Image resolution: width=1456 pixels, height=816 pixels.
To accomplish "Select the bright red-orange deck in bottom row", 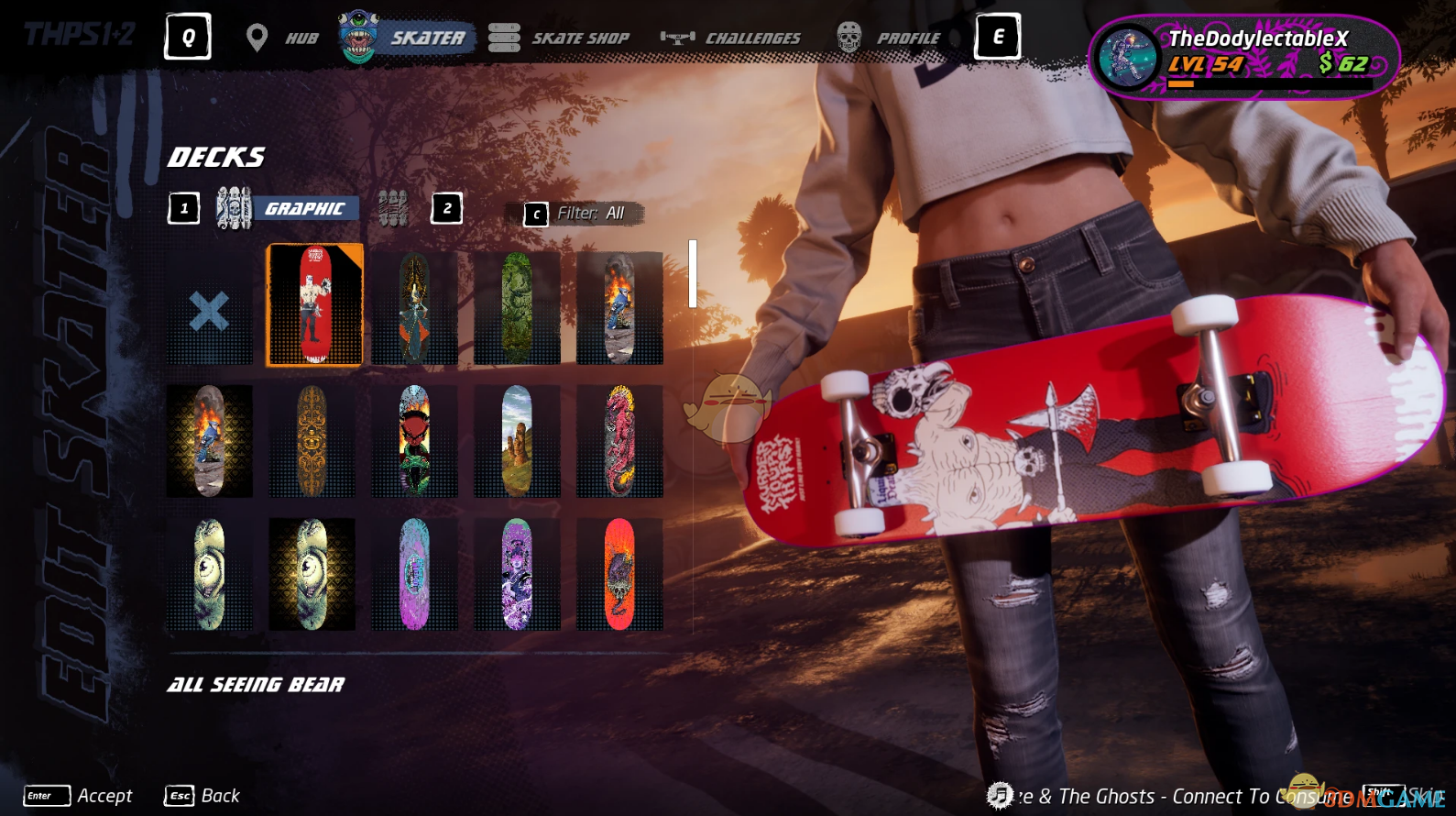I will click(619, 574).
